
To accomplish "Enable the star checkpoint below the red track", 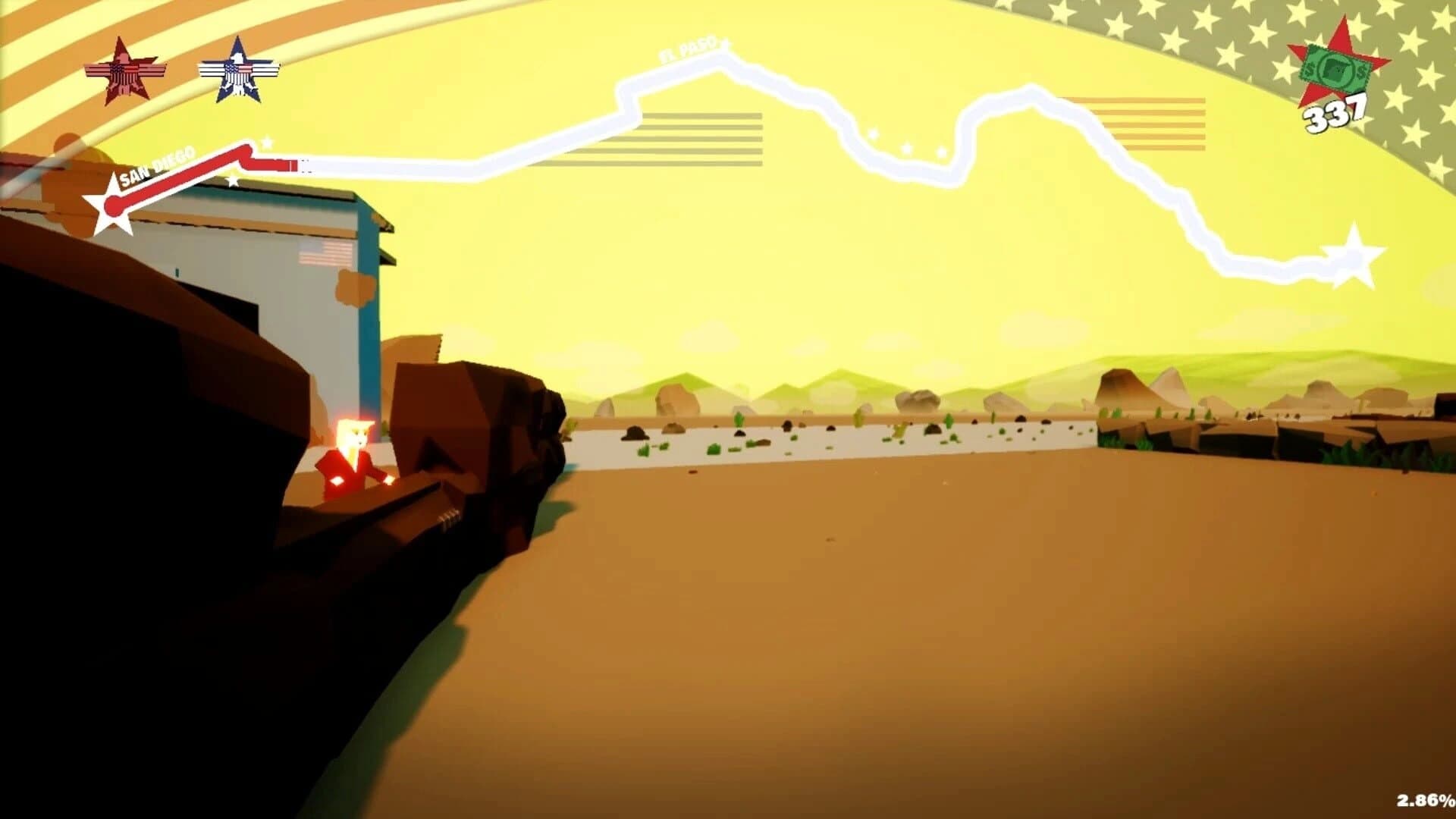I will (232, 182).
